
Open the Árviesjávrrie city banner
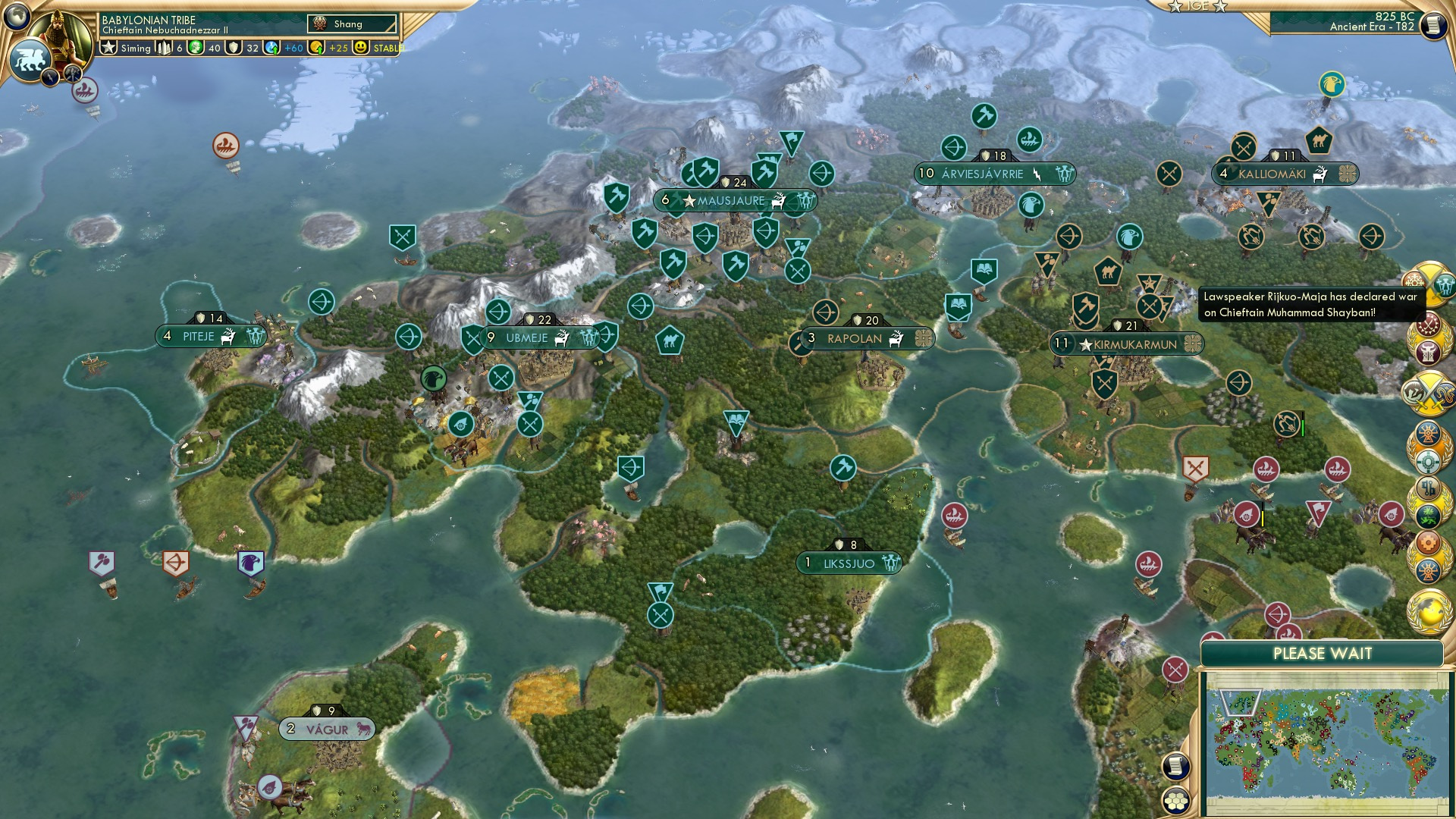[x=982, y=174]
